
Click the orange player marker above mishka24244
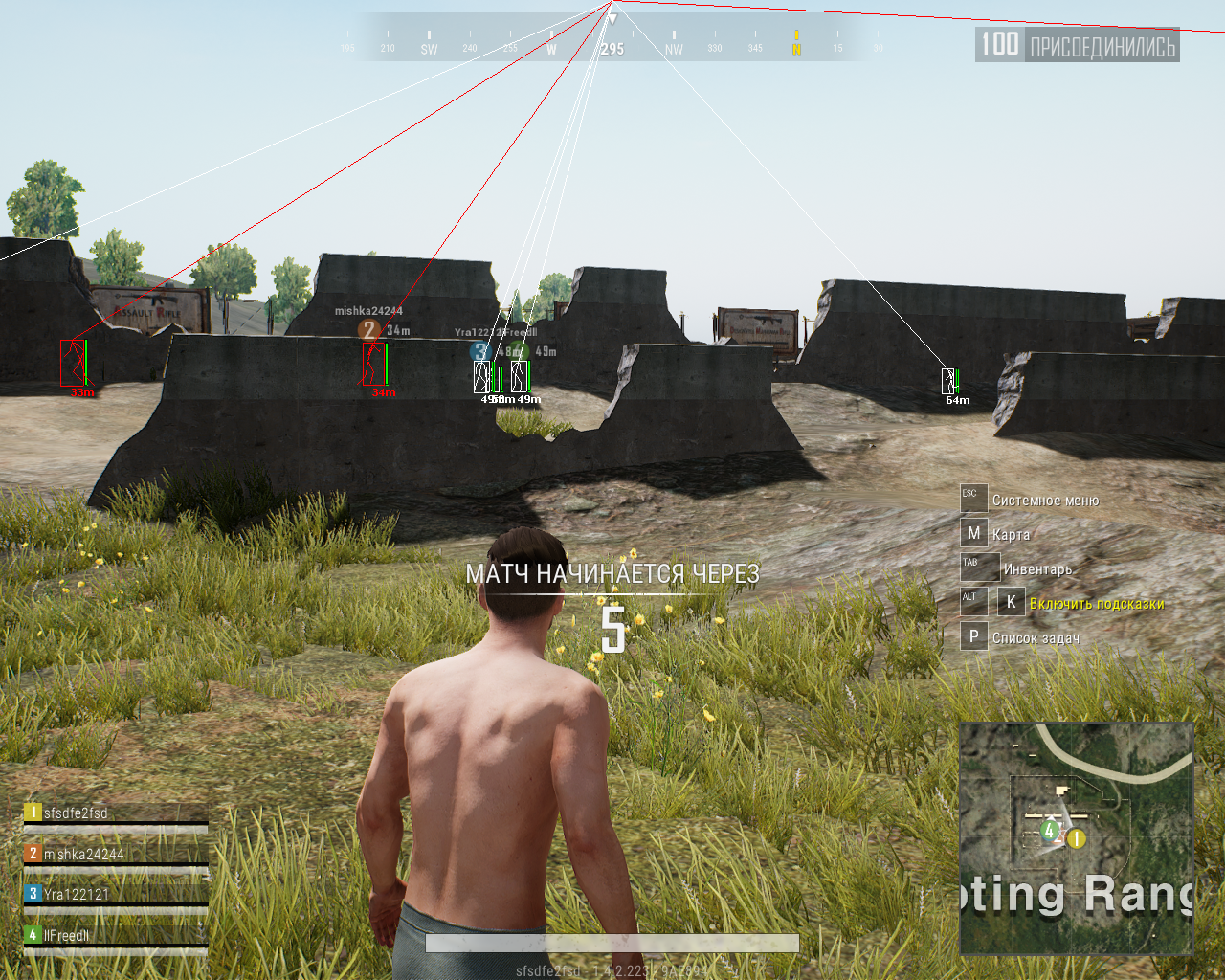pos(369,330)
